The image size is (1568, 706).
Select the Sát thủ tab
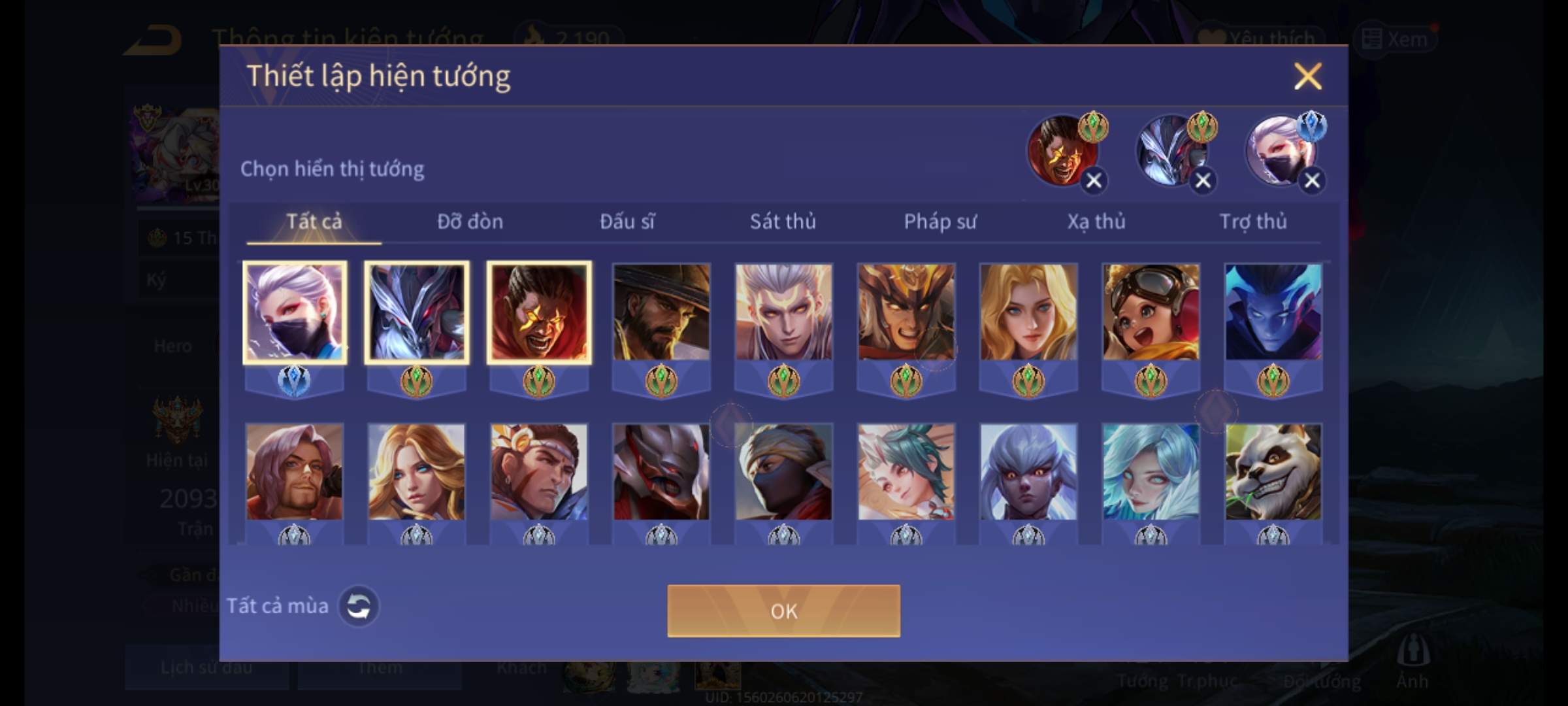[x=783, y=222]
